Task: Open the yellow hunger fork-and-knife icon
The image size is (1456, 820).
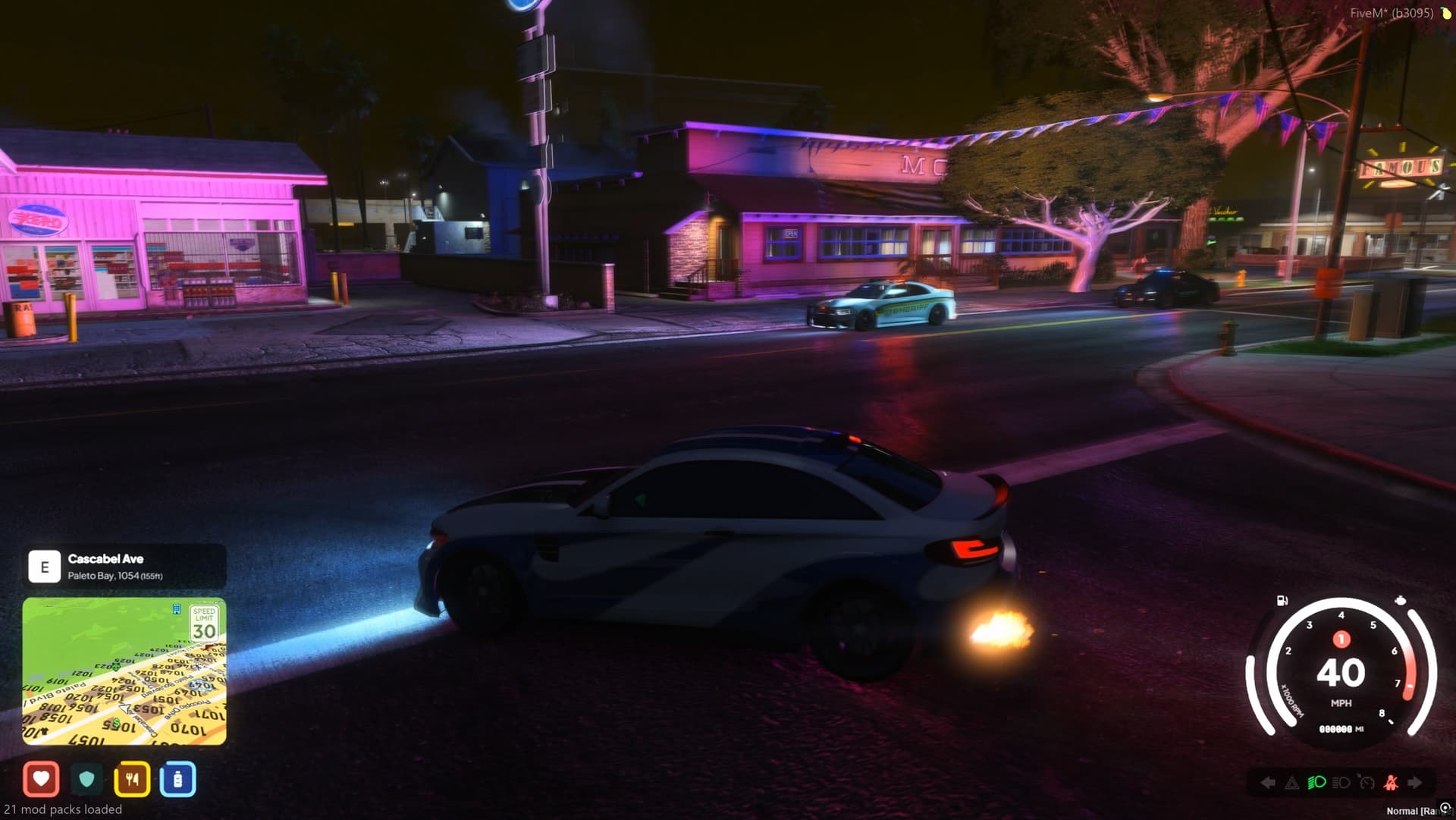Action: pyautogui.click(x=133, y=778)
